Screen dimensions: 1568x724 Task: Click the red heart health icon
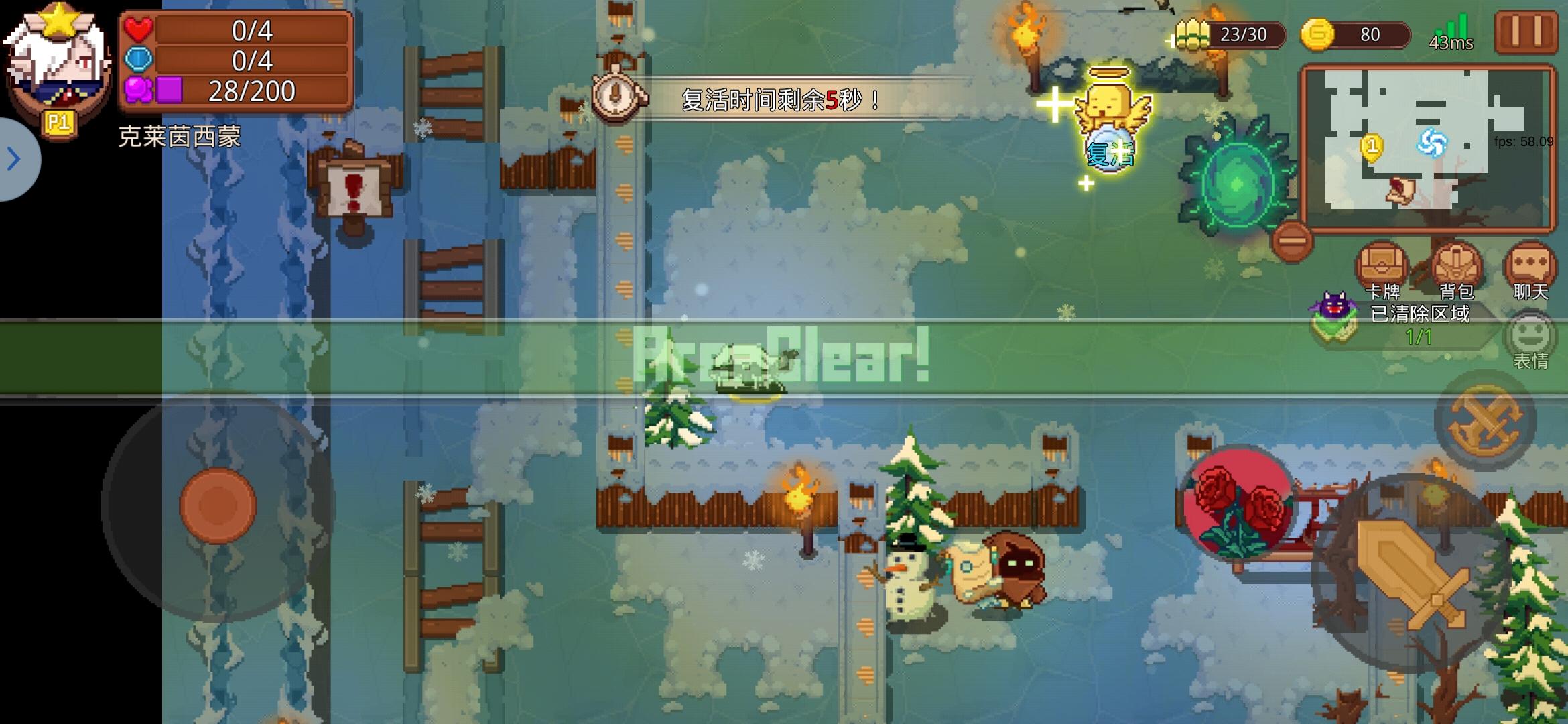point(139,29)
